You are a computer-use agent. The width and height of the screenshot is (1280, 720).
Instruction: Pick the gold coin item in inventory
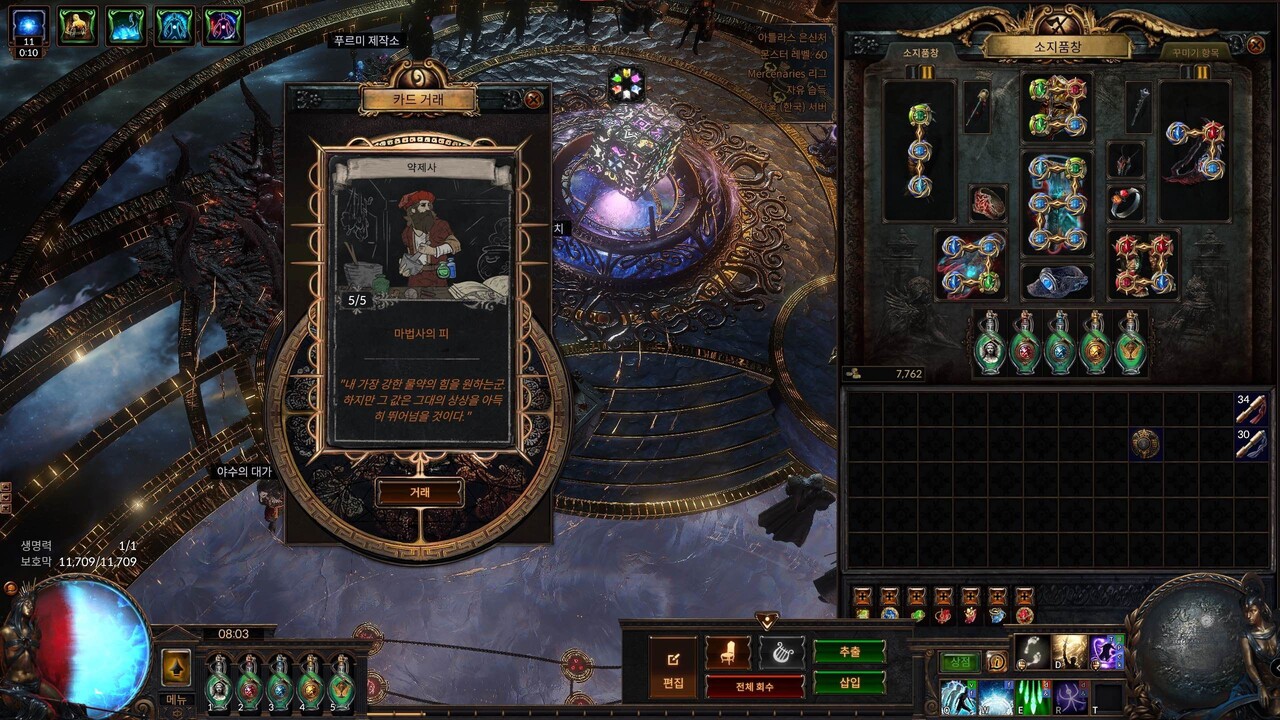(1145, 443)
